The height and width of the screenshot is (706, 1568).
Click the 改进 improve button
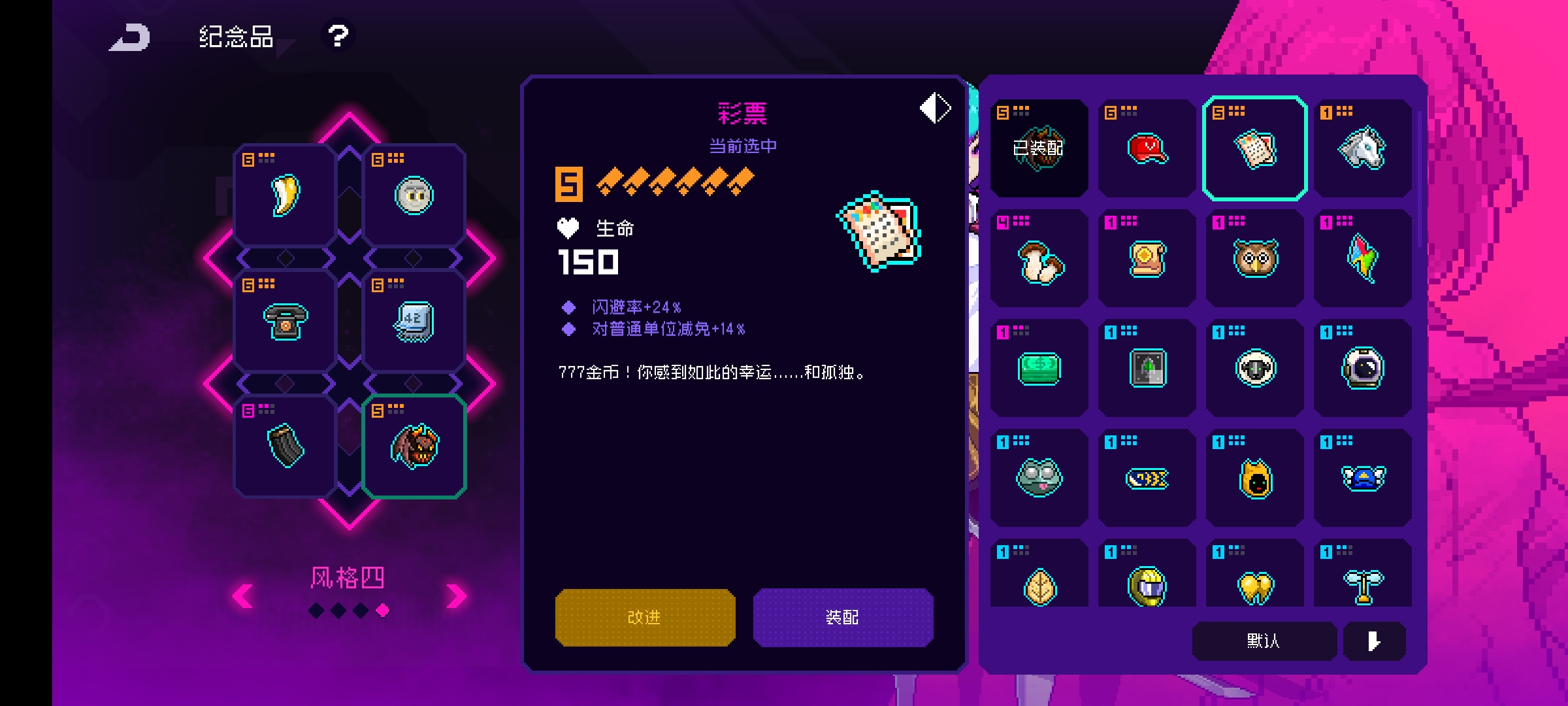click(644, 616)
